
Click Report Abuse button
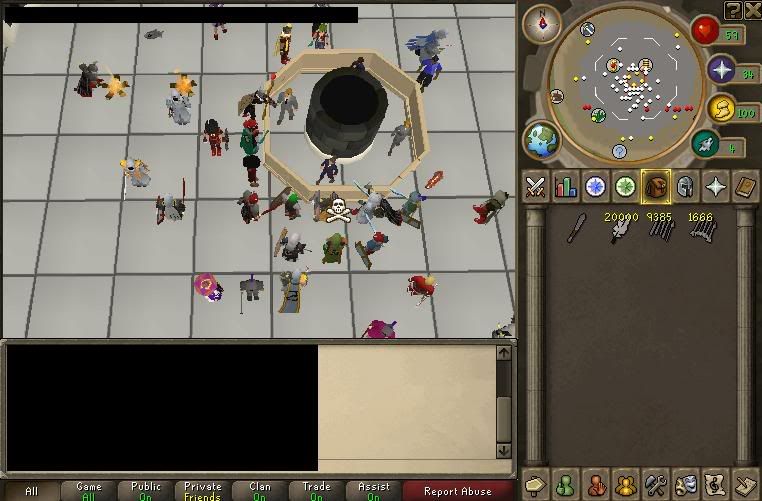point(458,491)
